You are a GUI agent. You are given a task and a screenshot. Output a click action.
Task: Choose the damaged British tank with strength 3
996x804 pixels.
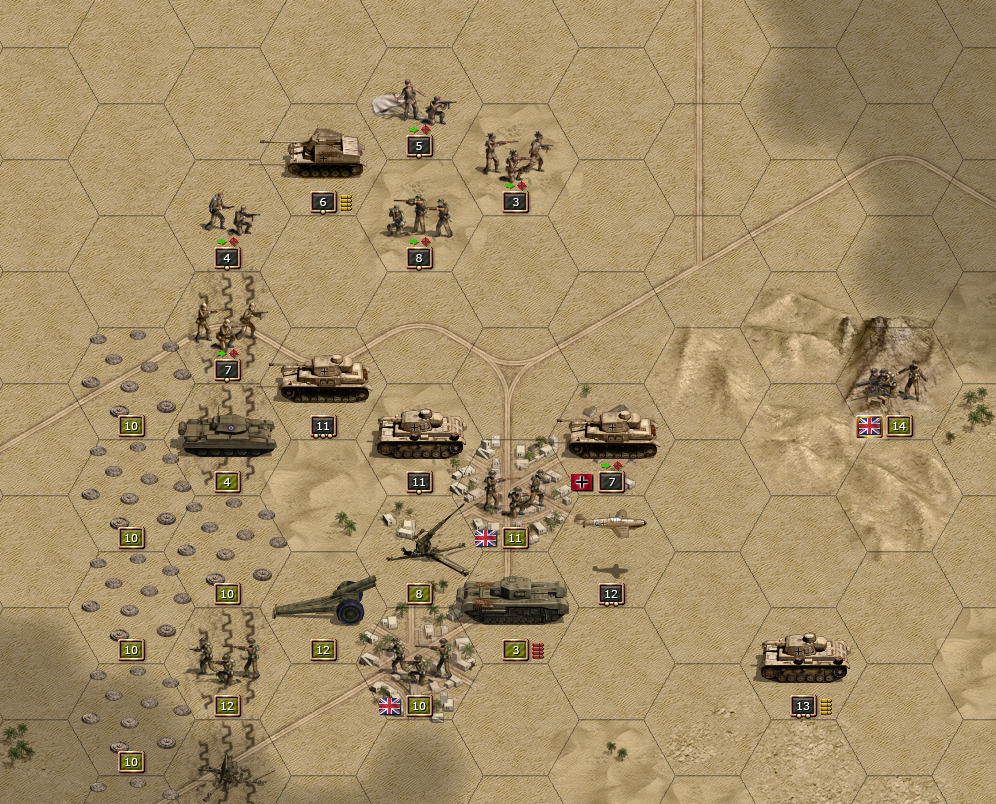click(513, 600)
